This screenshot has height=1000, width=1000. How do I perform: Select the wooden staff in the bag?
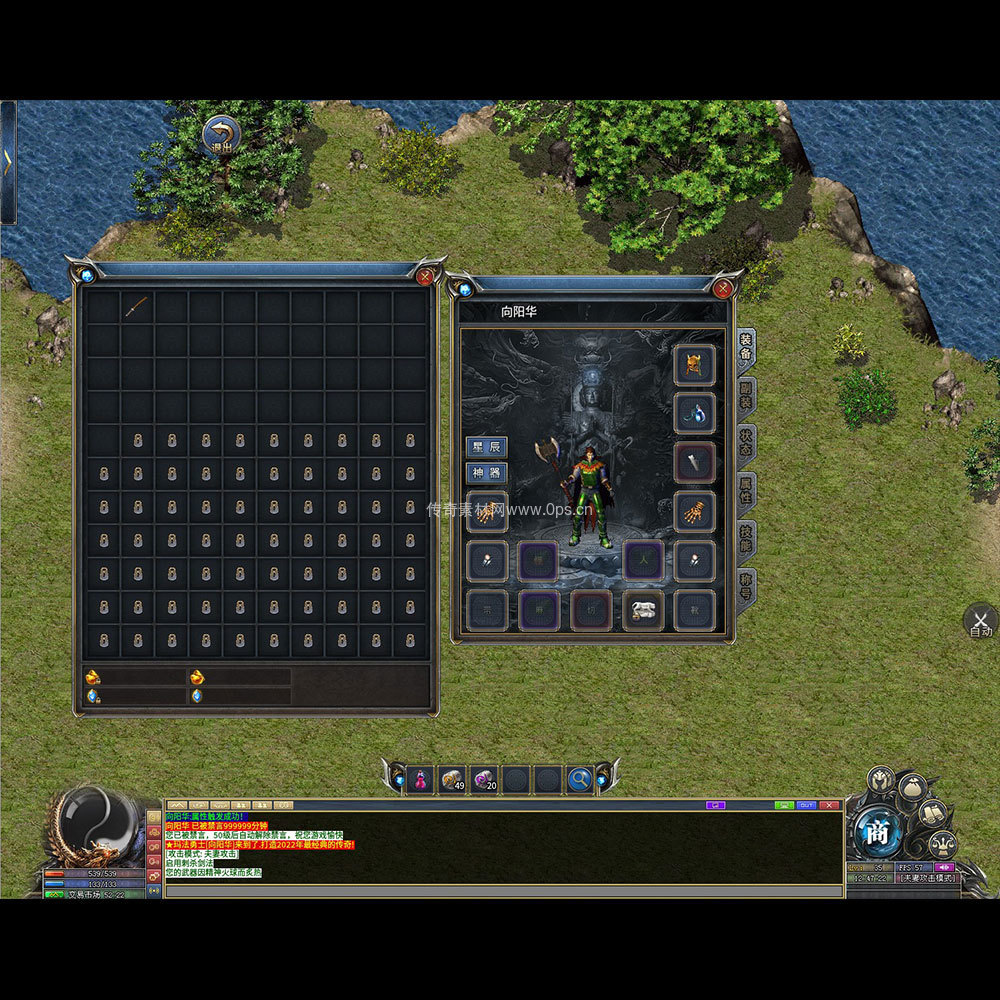137,307
